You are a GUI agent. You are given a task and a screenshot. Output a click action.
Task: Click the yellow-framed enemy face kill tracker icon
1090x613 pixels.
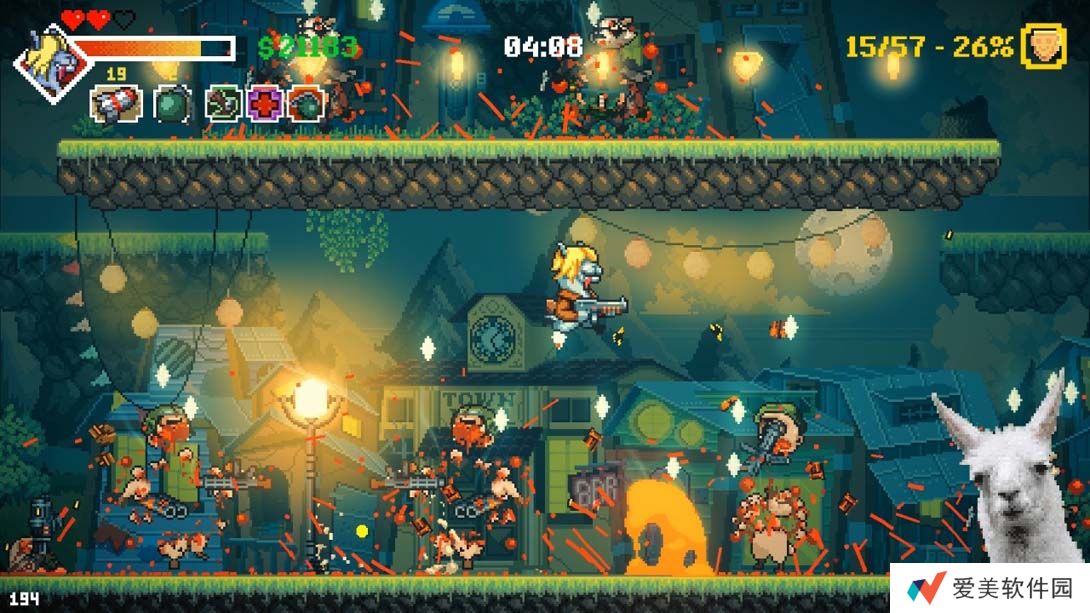(x=1043, y=46)
